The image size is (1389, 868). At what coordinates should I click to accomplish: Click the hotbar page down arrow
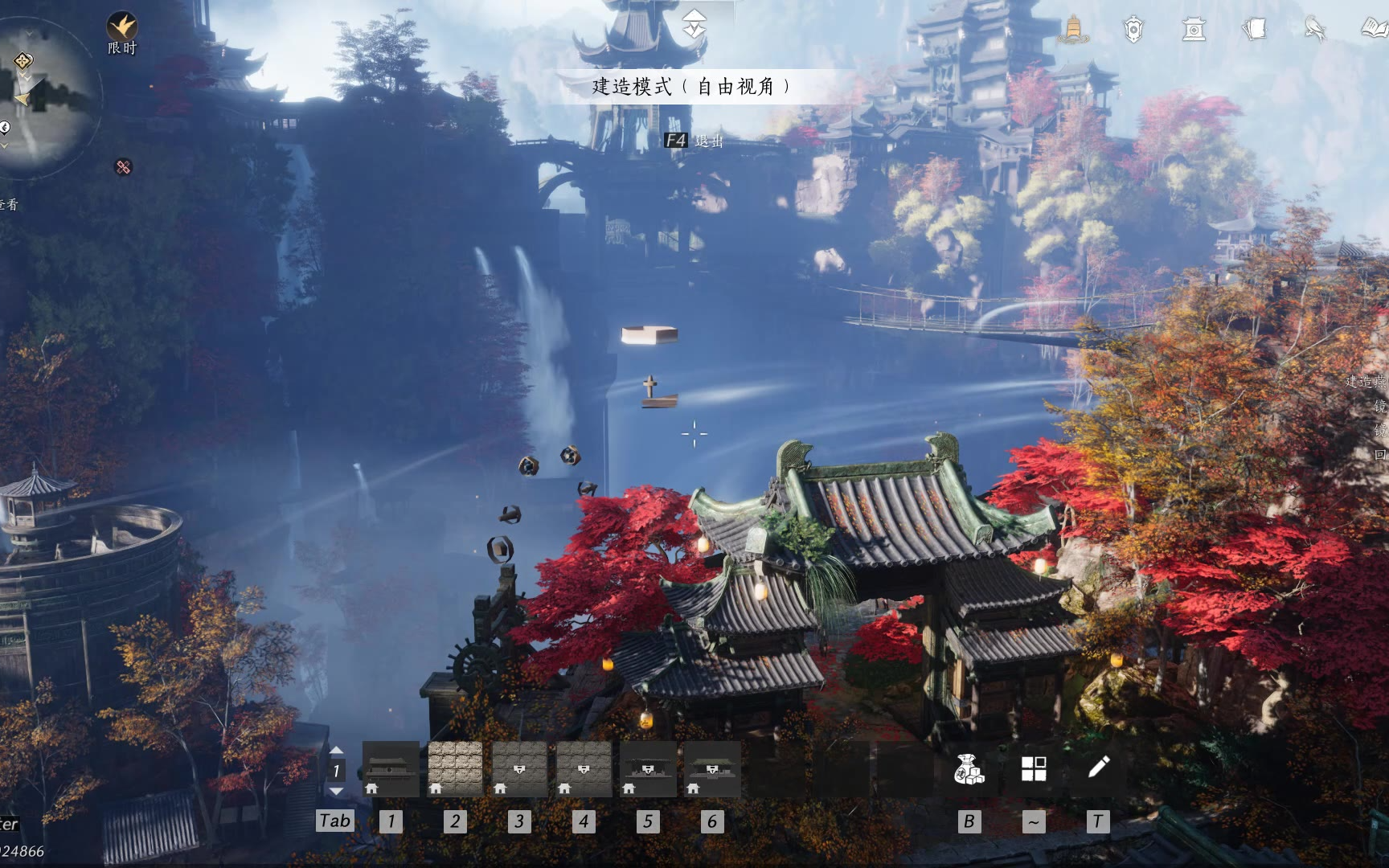click(x=337, y=791)
